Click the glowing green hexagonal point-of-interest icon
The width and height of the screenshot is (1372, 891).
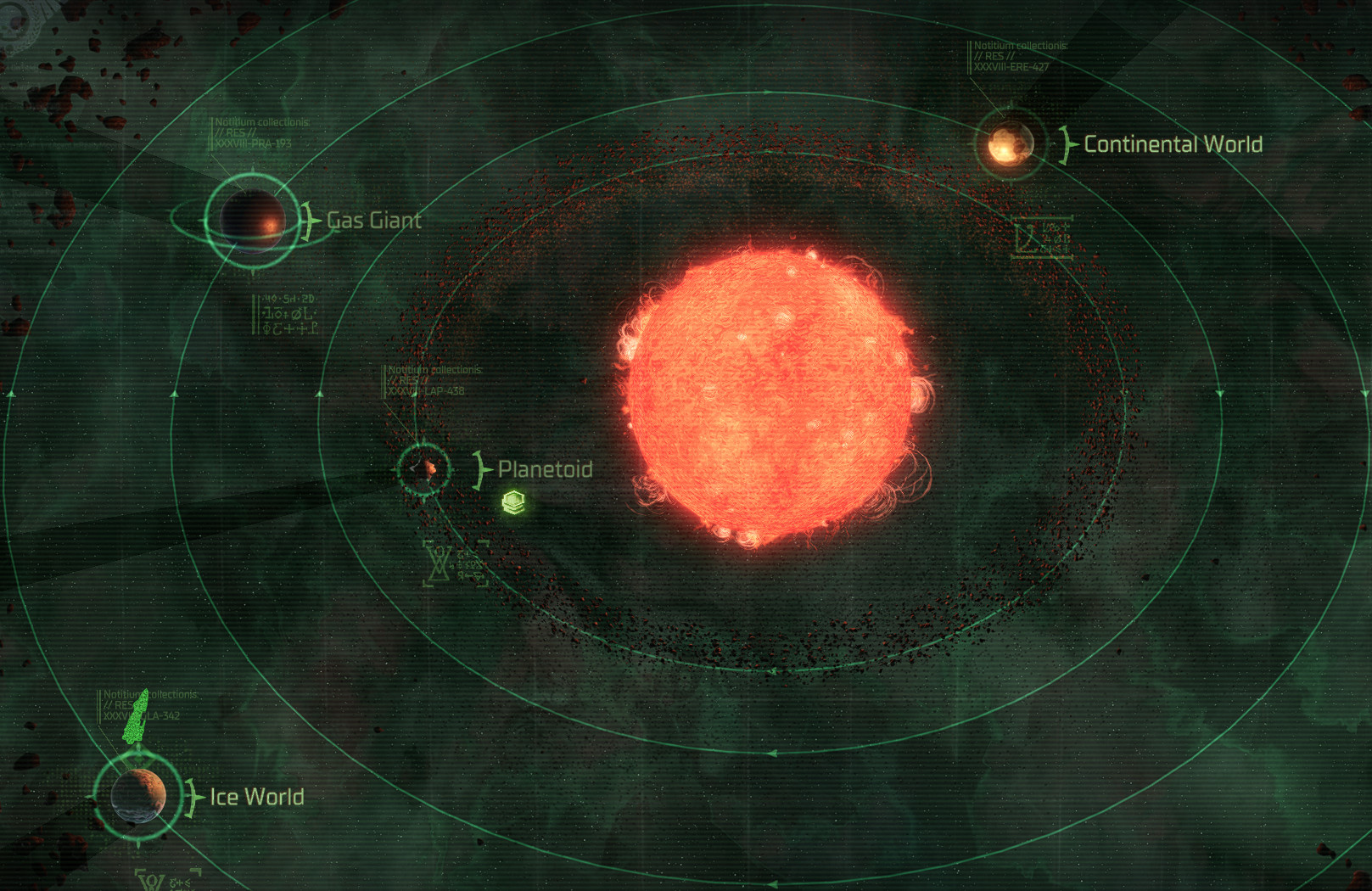click(x=513, y=502)
